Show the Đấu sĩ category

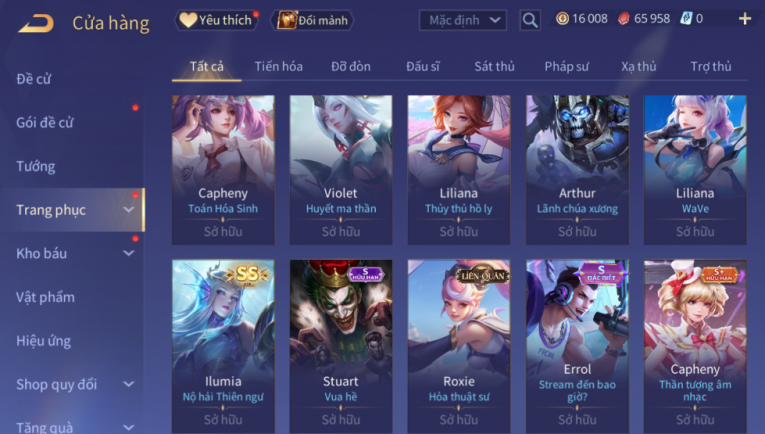(423, 67)
